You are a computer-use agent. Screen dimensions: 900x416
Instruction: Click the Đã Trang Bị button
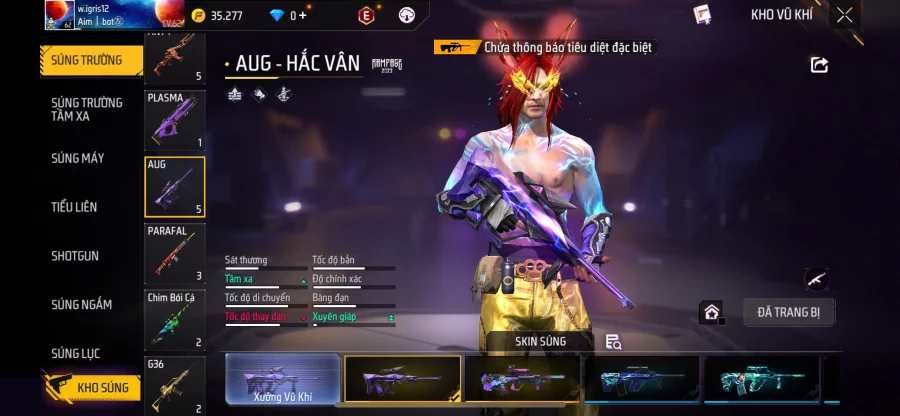click(x=789, y=312)
